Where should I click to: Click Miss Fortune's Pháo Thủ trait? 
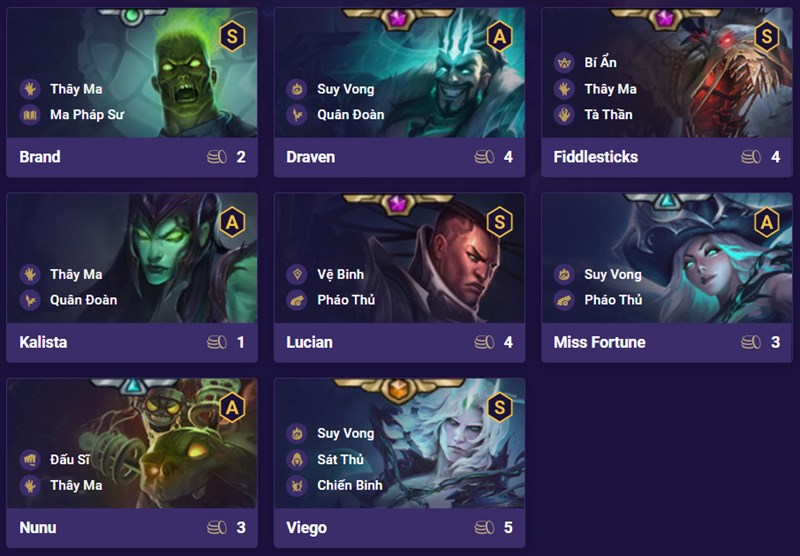(x=613, y=300)
